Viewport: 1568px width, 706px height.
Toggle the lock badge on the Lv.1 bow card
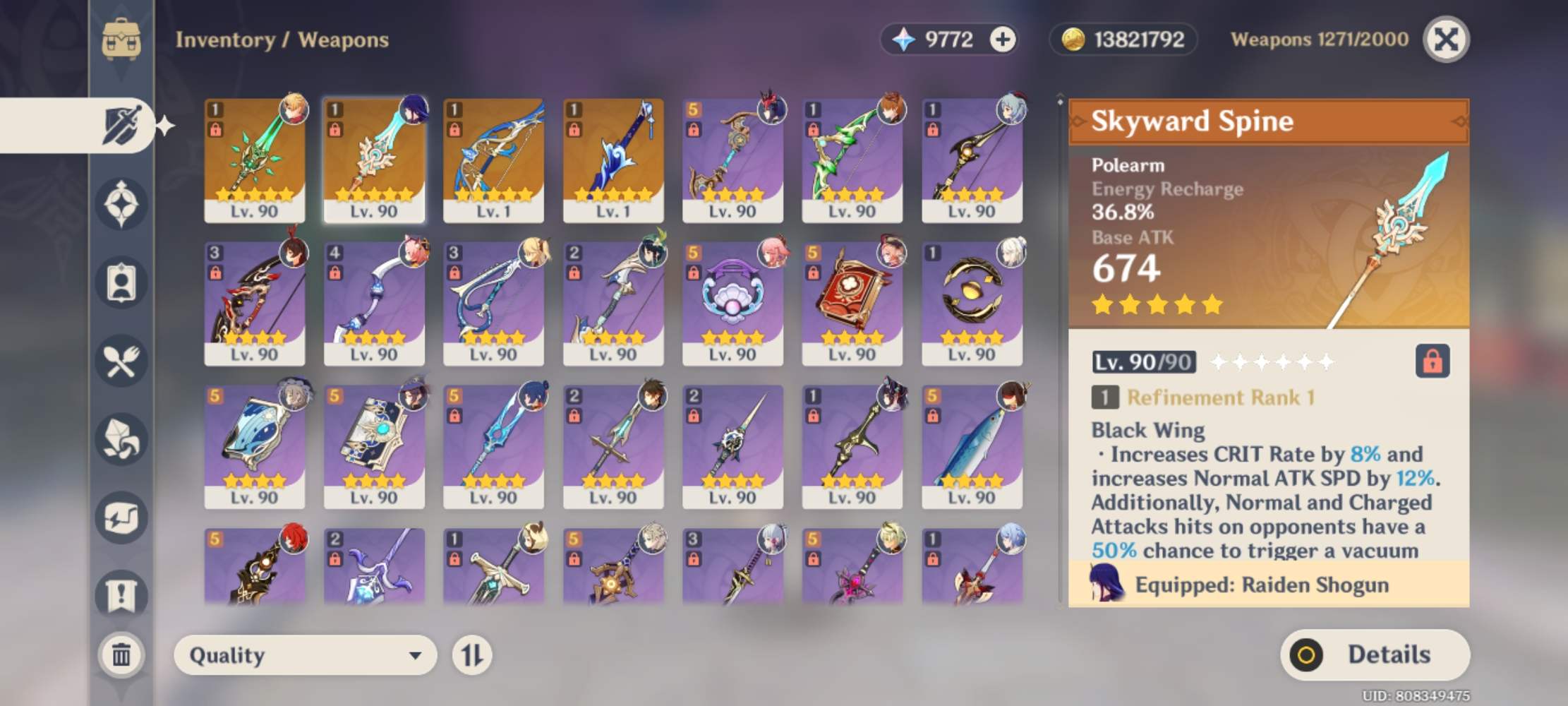tap(454, 129)
